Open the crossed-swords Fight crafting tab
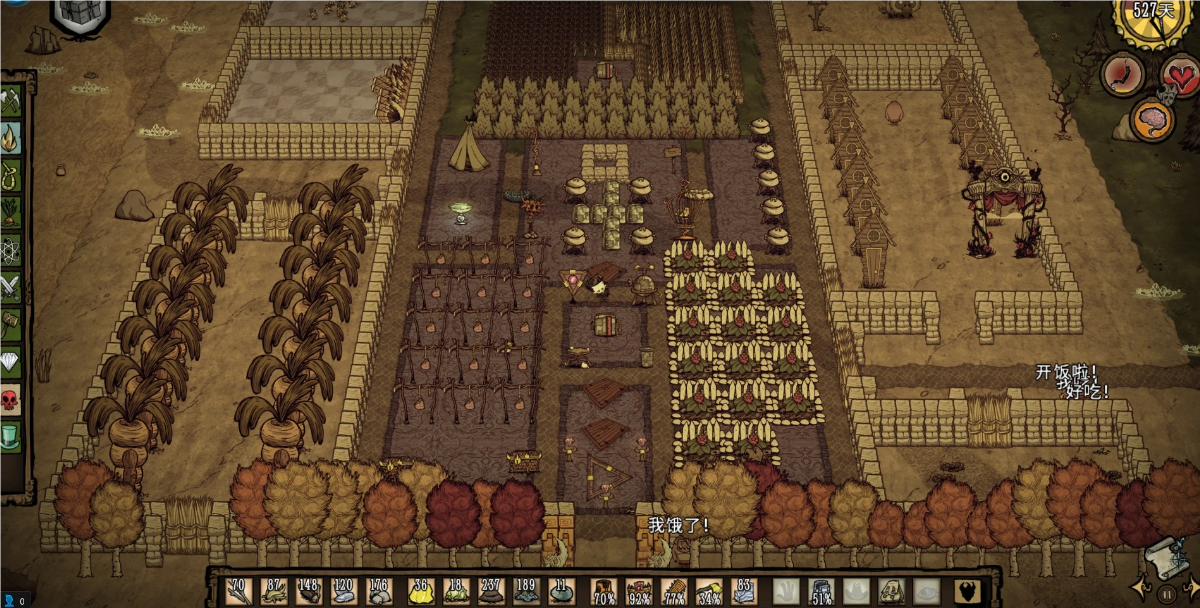 [11, 284]
